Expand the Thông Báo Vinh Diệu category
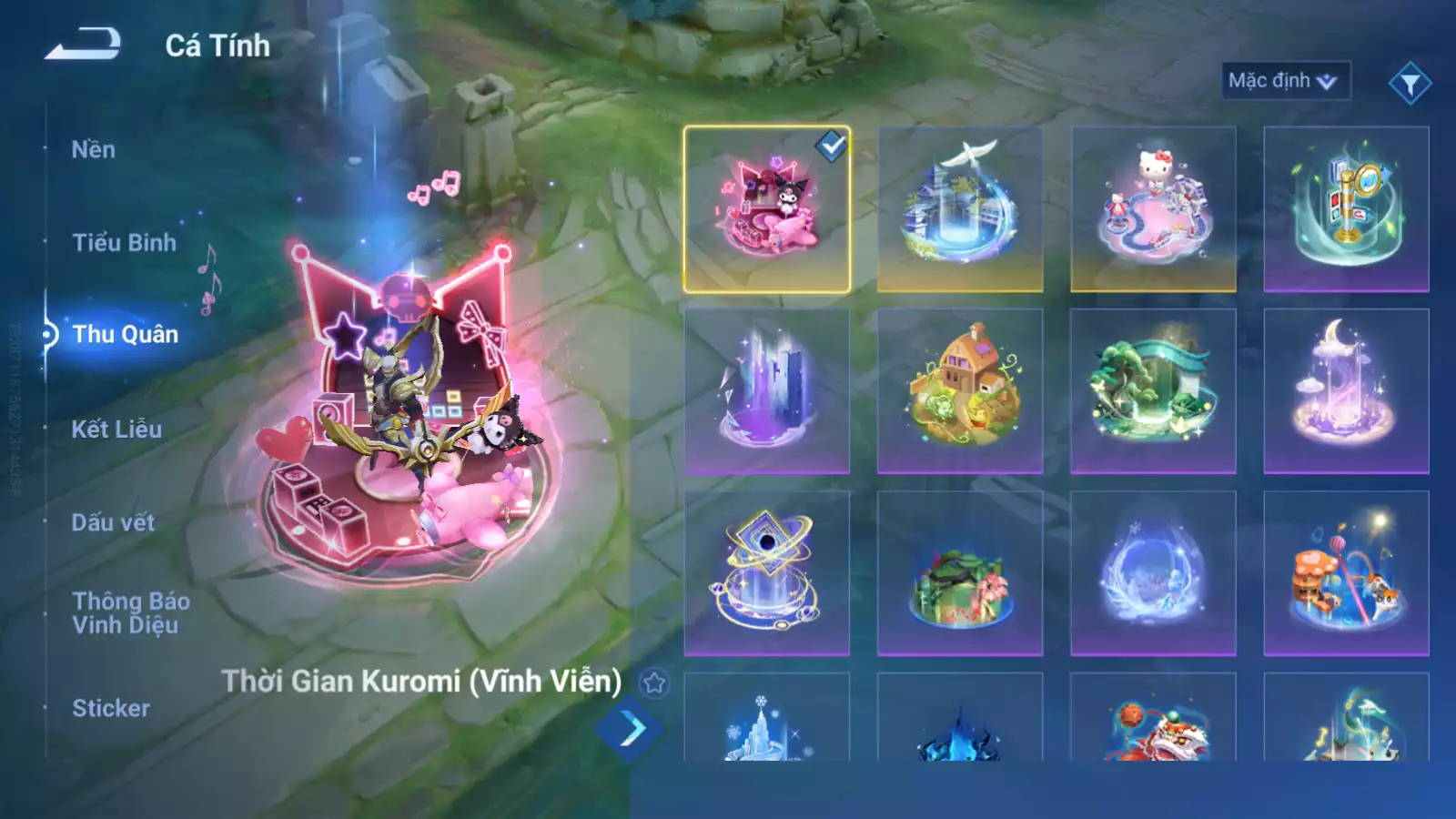 [130, 612]
